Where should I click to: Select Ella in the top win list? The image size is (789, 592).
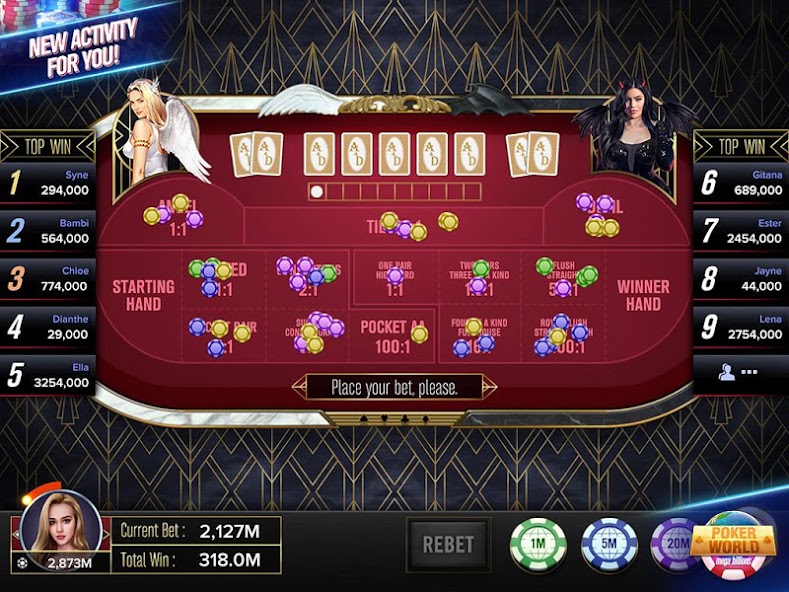tap(48, 374)
